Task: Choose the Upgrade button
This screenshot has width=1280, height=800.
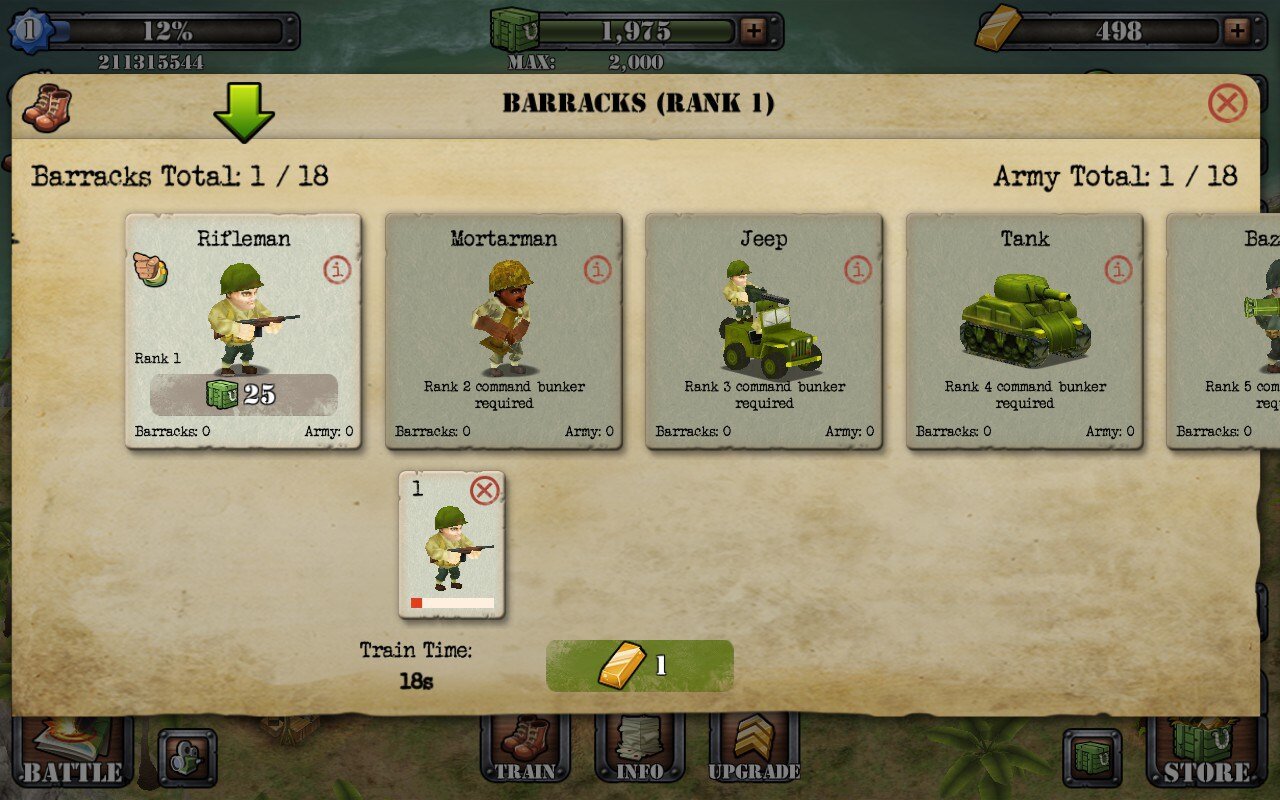Action: pos(754,750)
